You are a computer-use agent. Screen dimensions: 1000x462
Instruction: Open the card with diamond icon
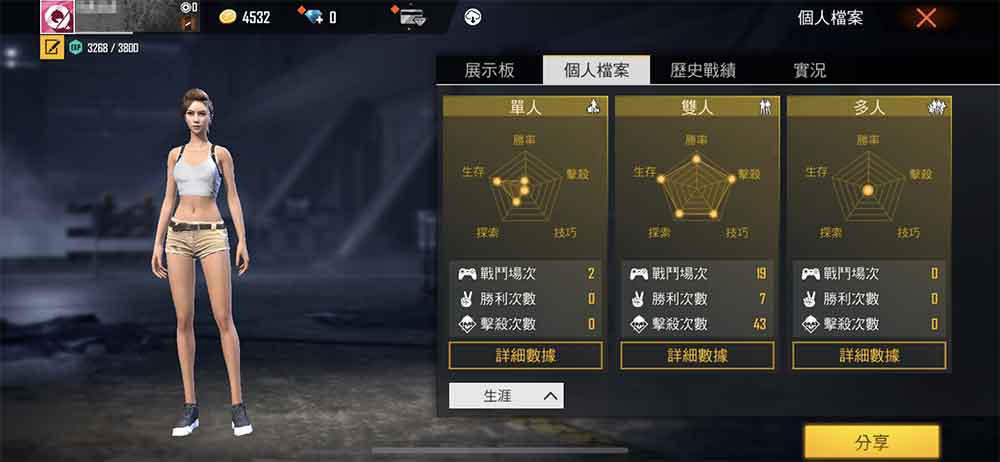[x=411, y=17]
